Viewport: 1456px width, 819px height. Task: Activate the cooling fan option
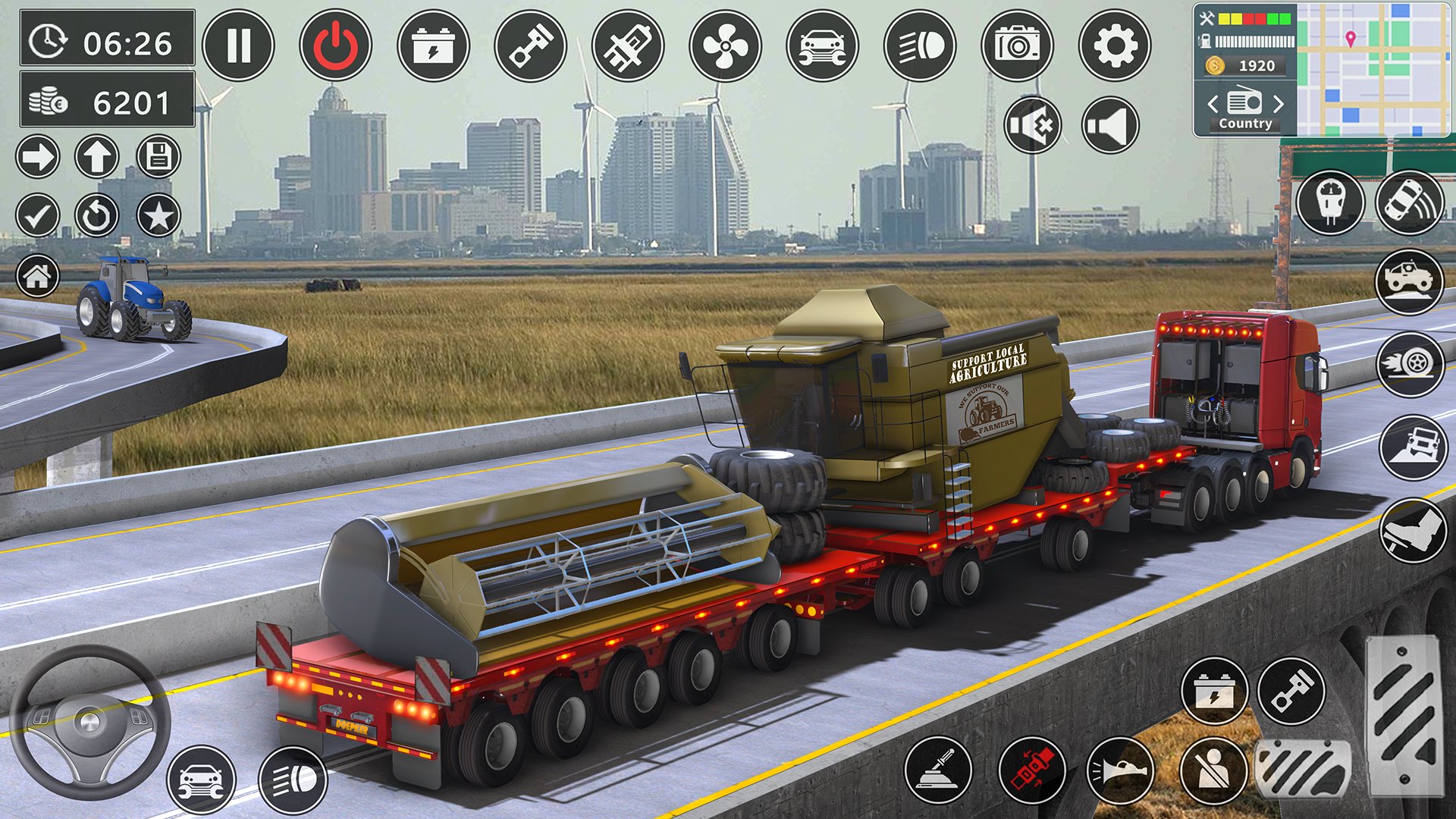pos(724,46)
